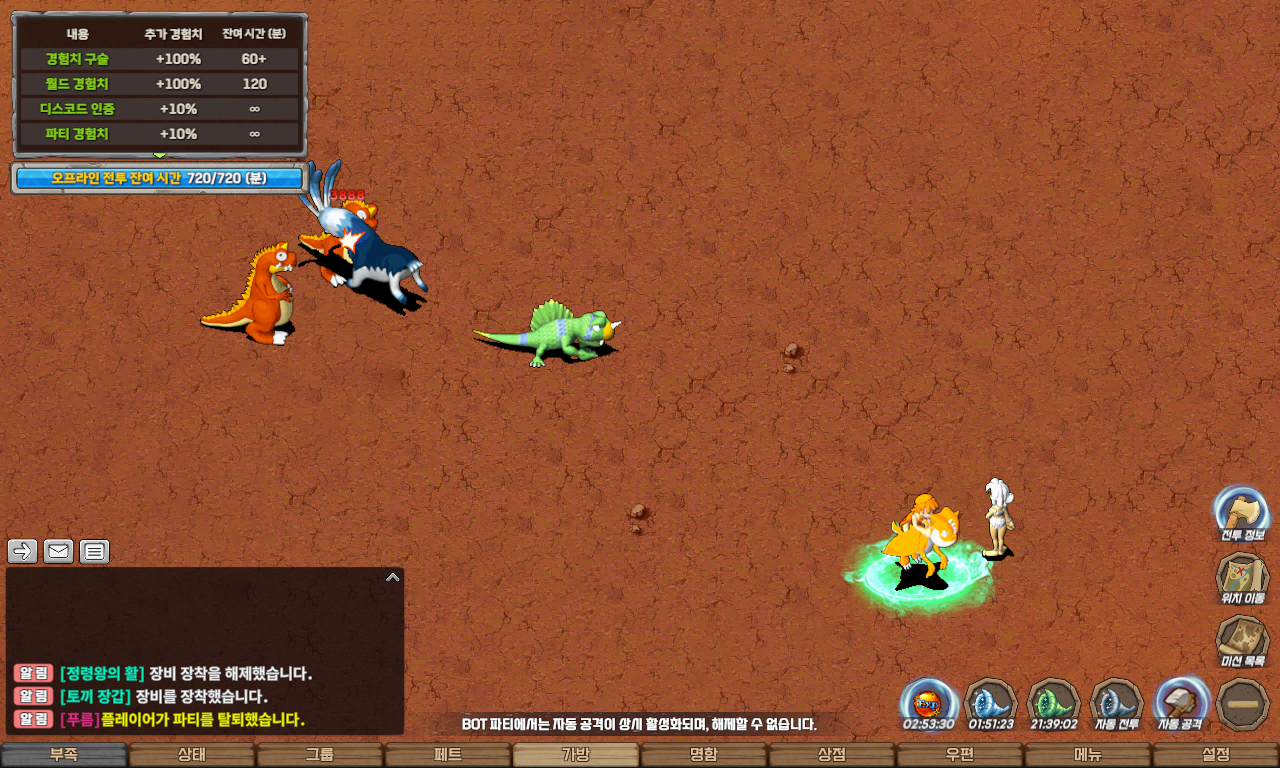
Task: Open the 설정 (settings) menu
Action: click(x=1216, y=755)
